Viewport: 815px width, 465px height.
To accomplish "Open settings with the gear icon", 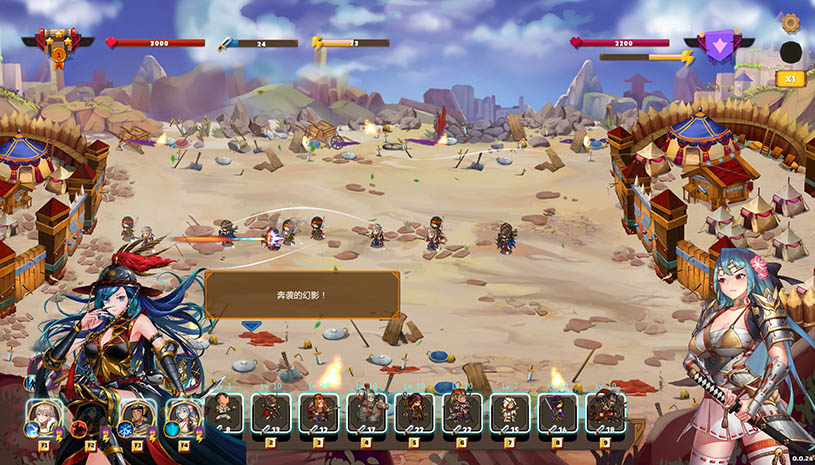I will [x=790, y=22].
